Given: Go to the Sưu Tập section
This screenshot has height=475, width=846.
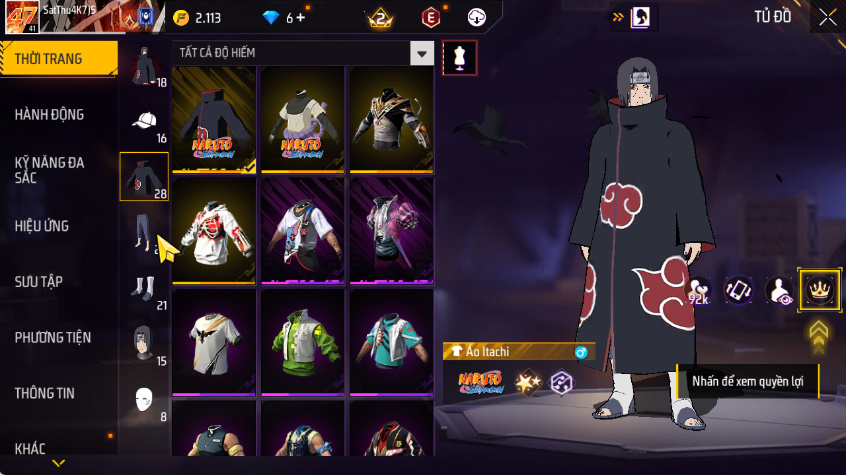Looking at the screenshot, I should tap(39, 281).
